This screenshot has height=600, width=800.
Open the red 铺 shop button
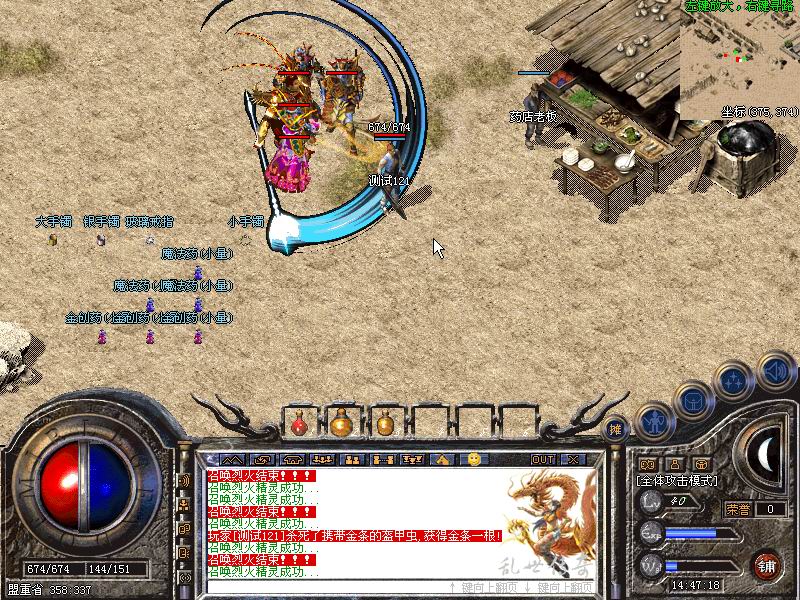click(766, 565)
